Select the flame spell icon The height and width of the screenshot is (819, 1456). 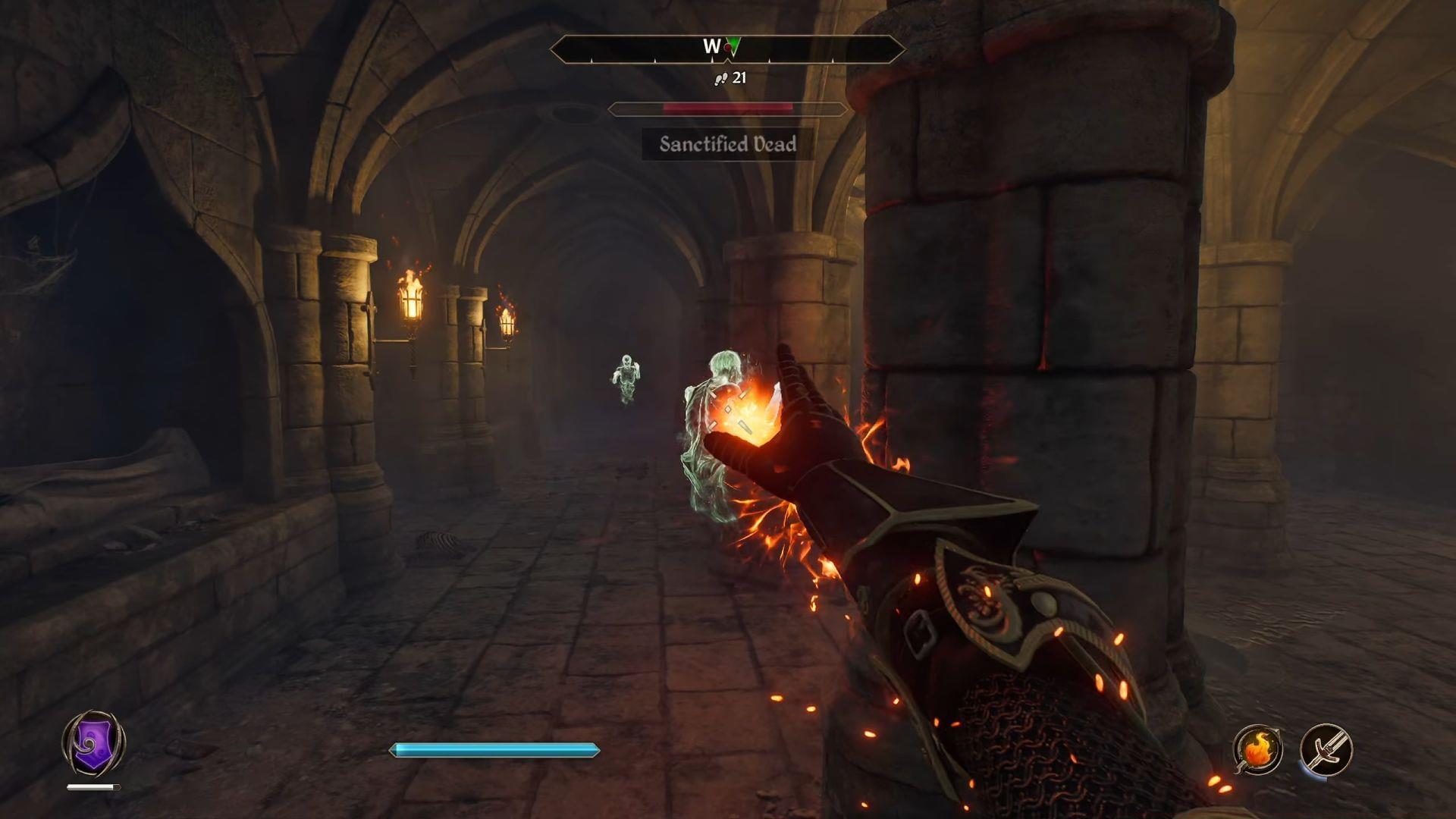point(1257,749)
